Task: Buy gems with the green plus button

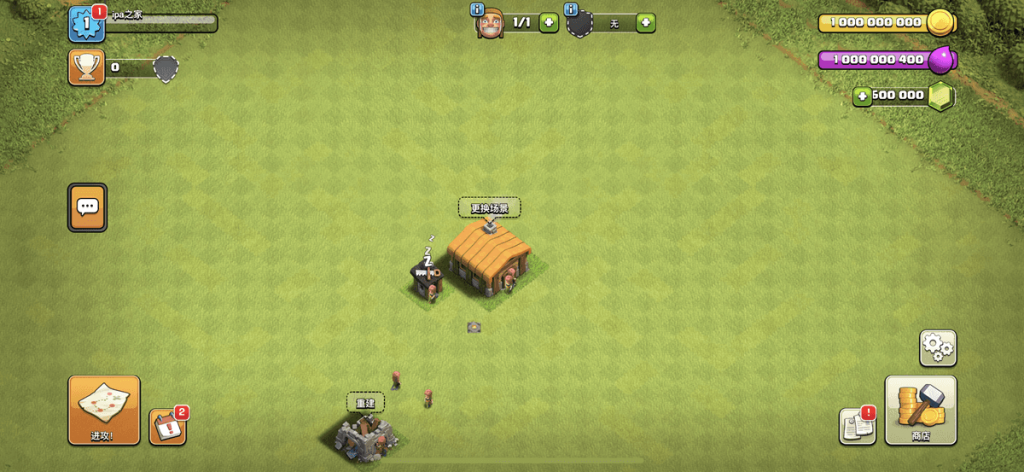Action: pos(863,96)
